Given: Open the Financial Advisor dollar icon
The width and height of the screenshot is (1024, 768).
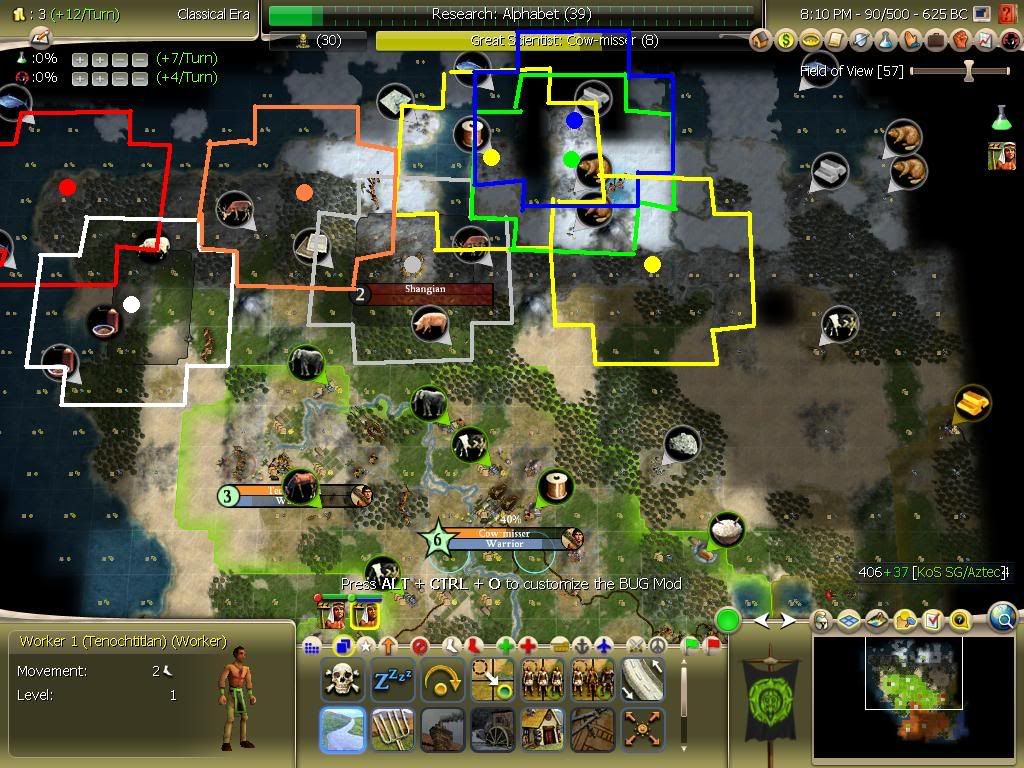Looking at the screenshot, I should click(x=786, y=40).
